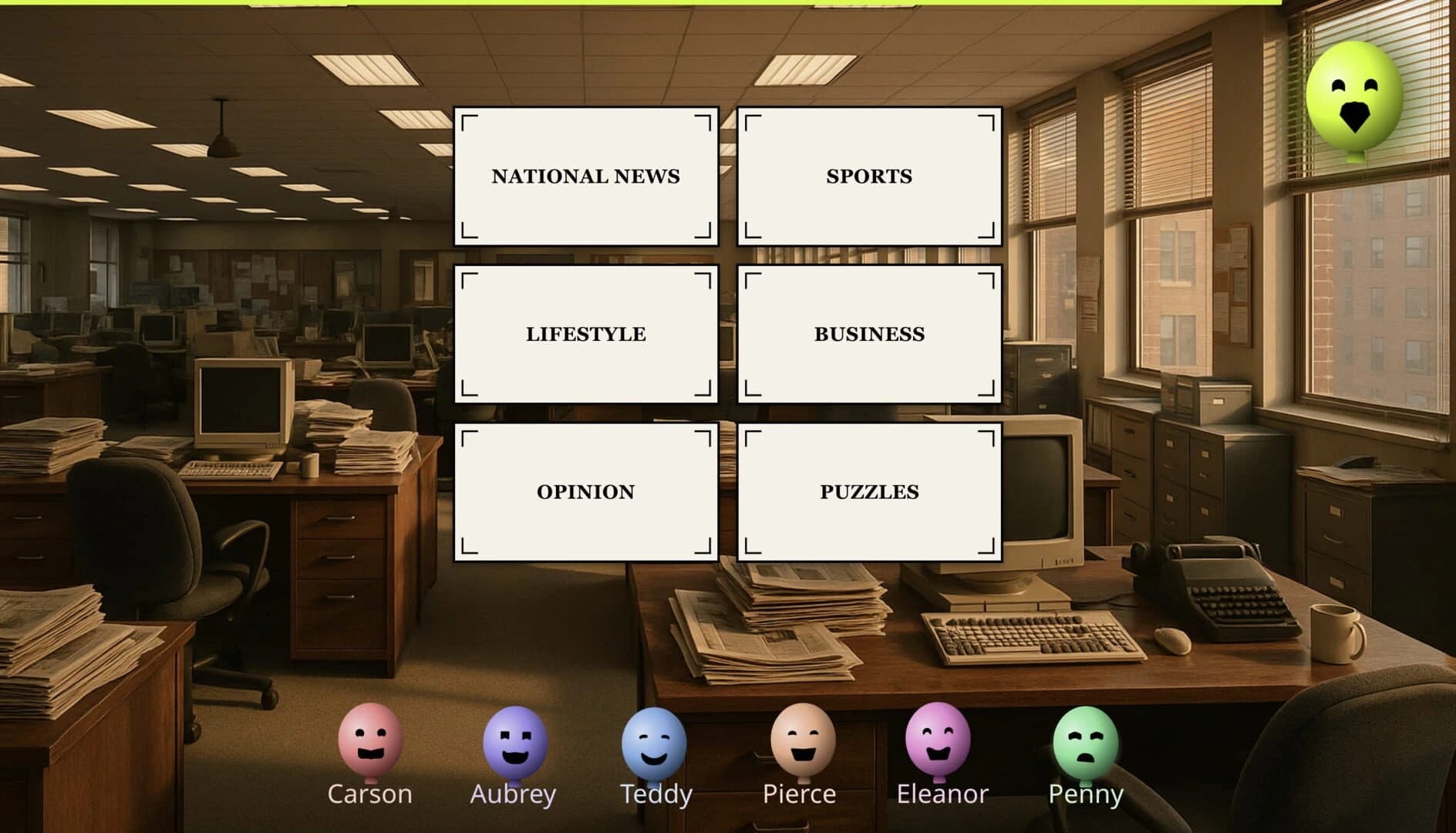Click the Pierce name label
The image size is (1456, 833).
click(x=800, y=794)
